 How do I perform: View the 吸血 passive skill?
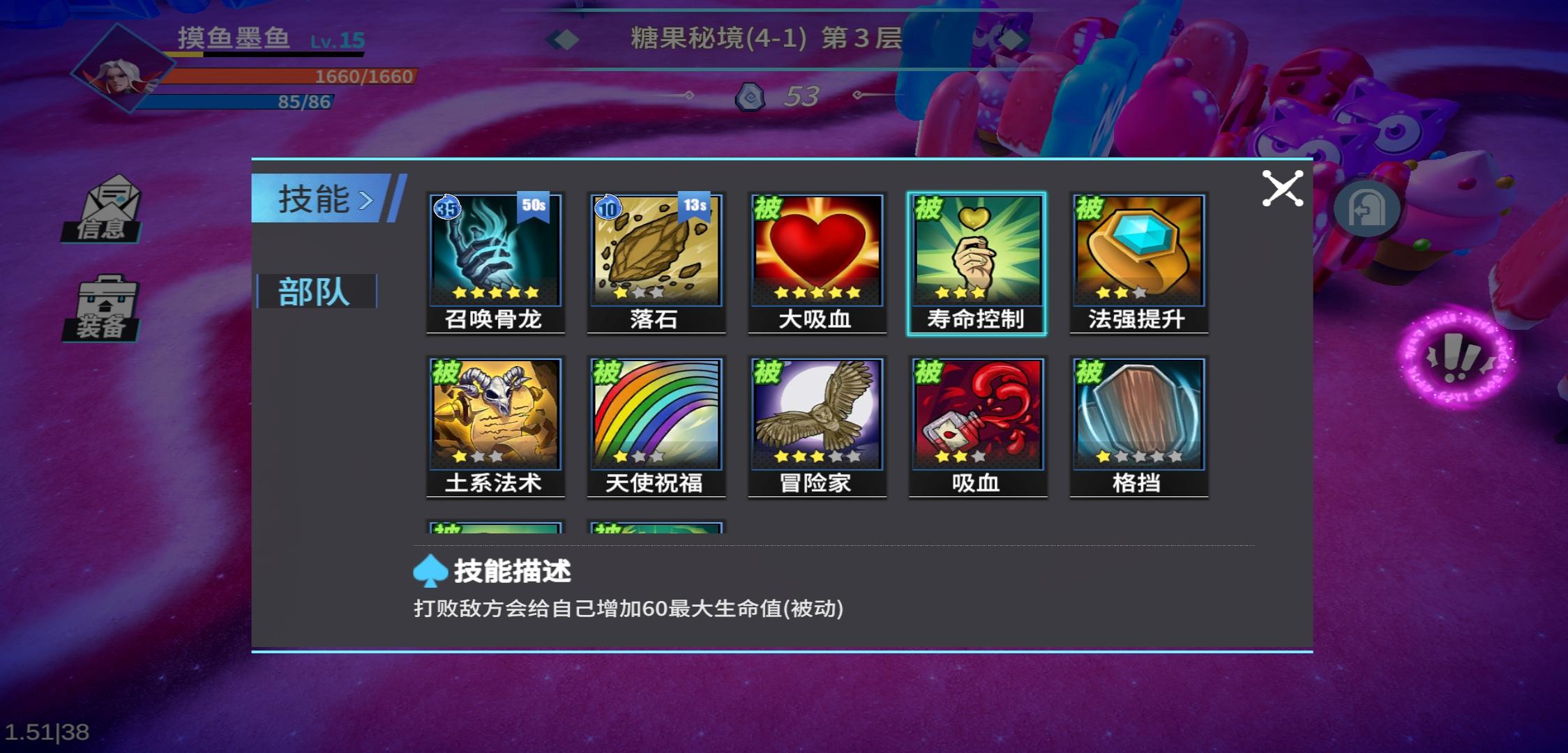(x=978, y=415)
